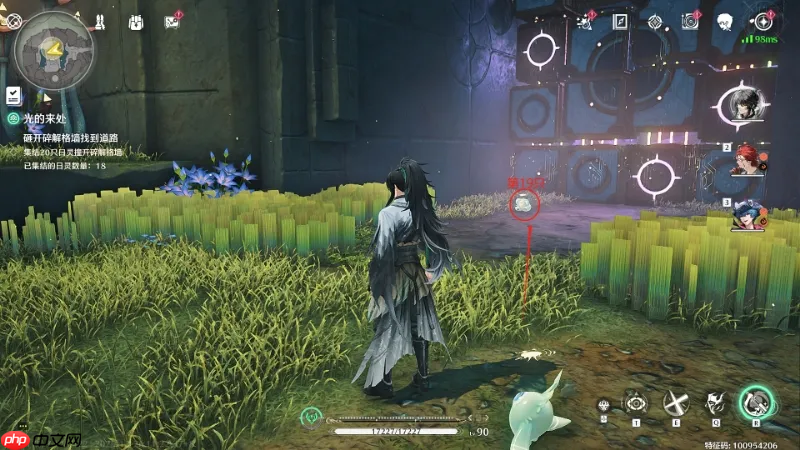Open the top-right compass star menu

(x=764, y=21)
